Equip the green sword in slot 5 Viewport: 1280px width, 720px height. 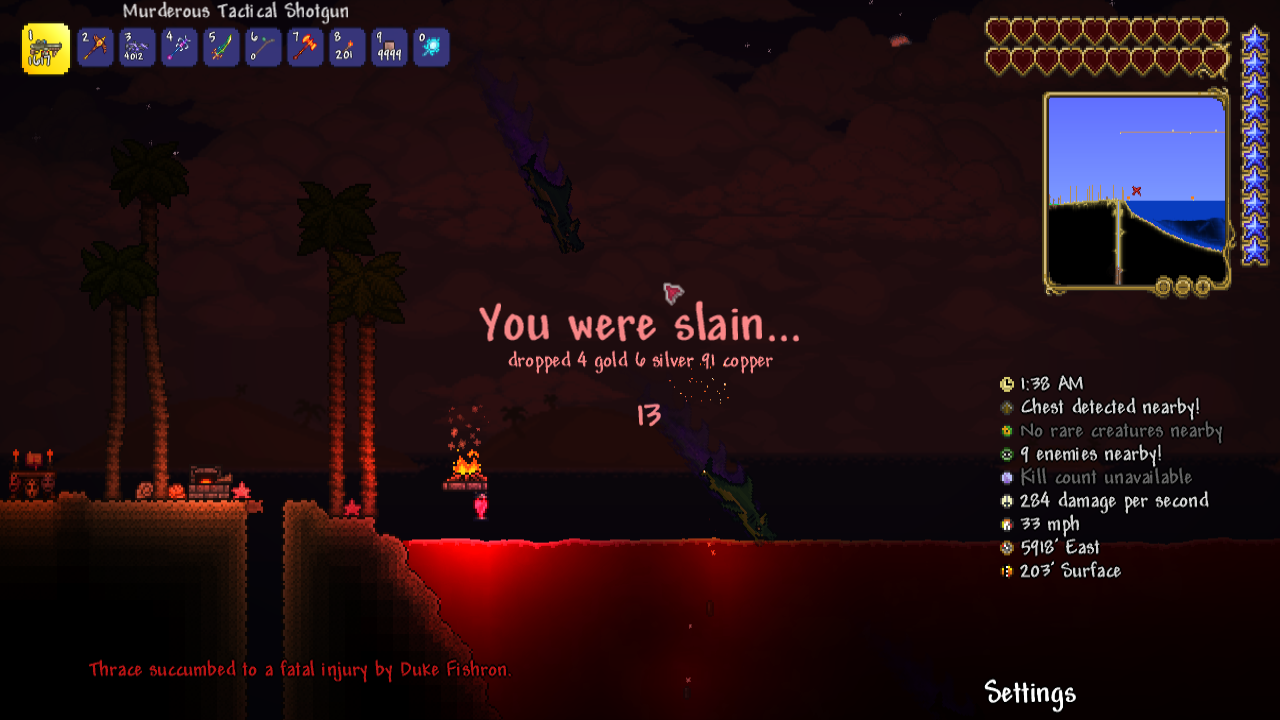(x=221, y=47)
